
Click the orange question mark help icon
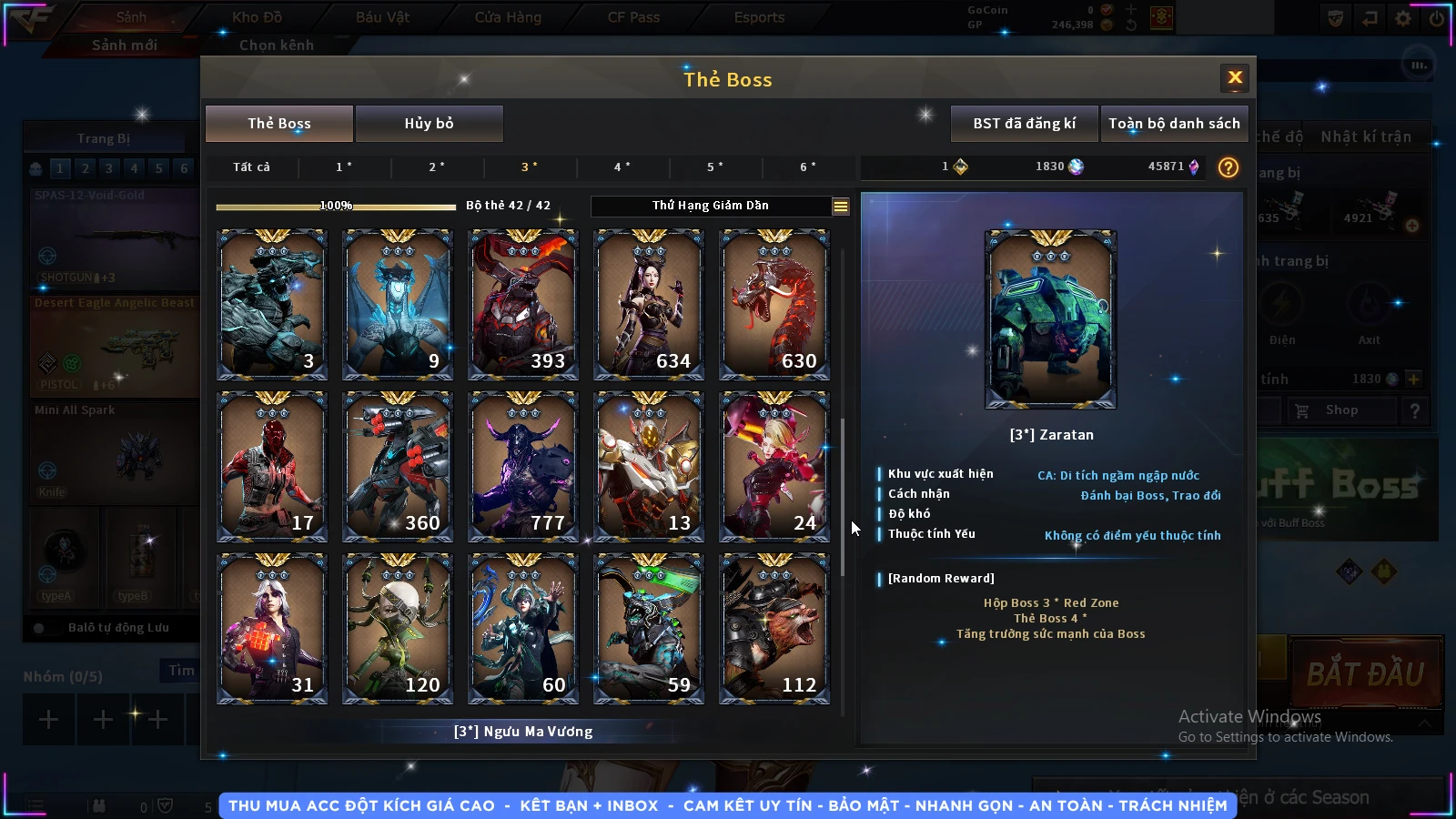click(1228, 167)
